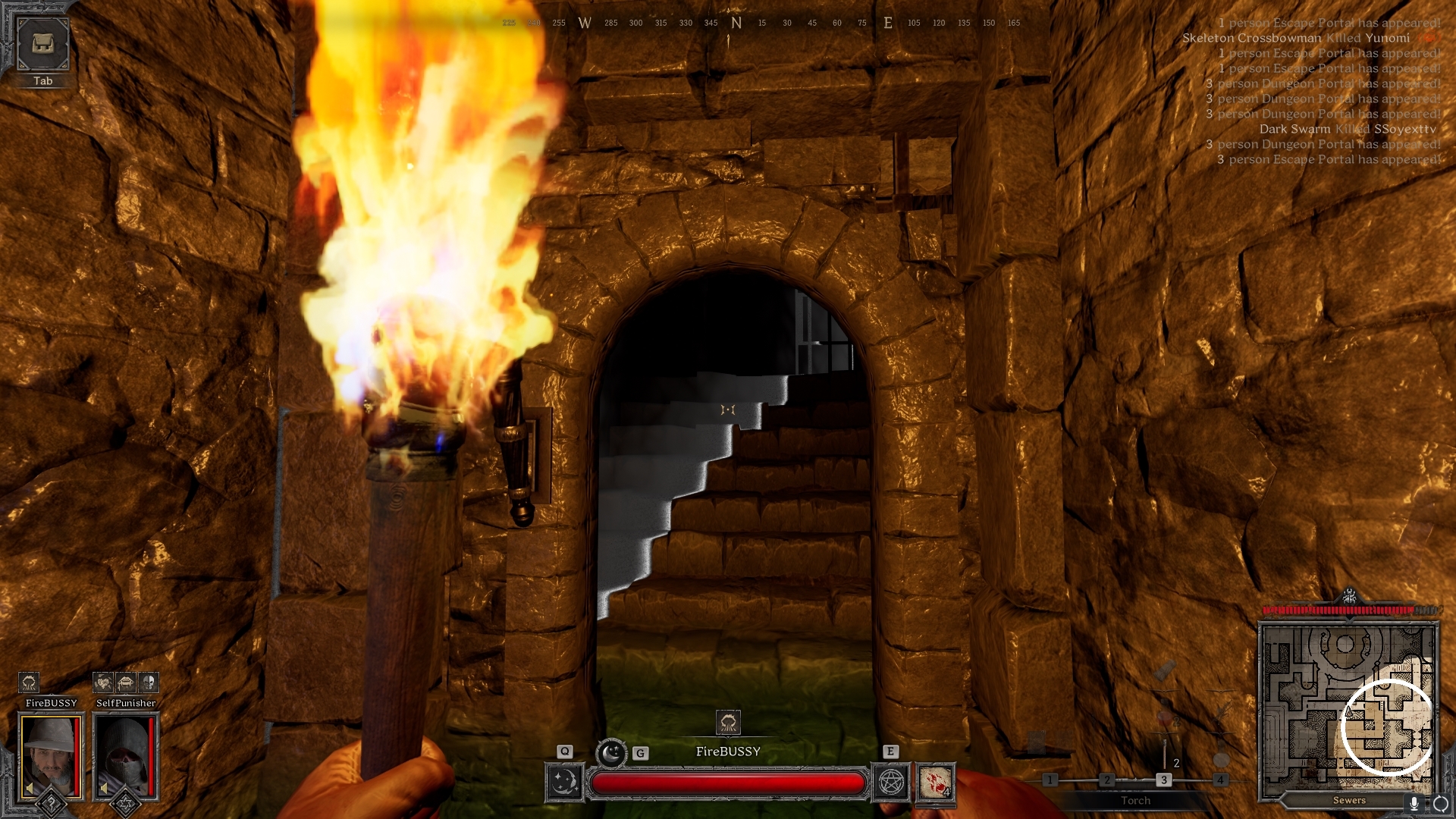Select hotbar slot 4
This screenshot has height=819, width=1456.
point(1221,779)
